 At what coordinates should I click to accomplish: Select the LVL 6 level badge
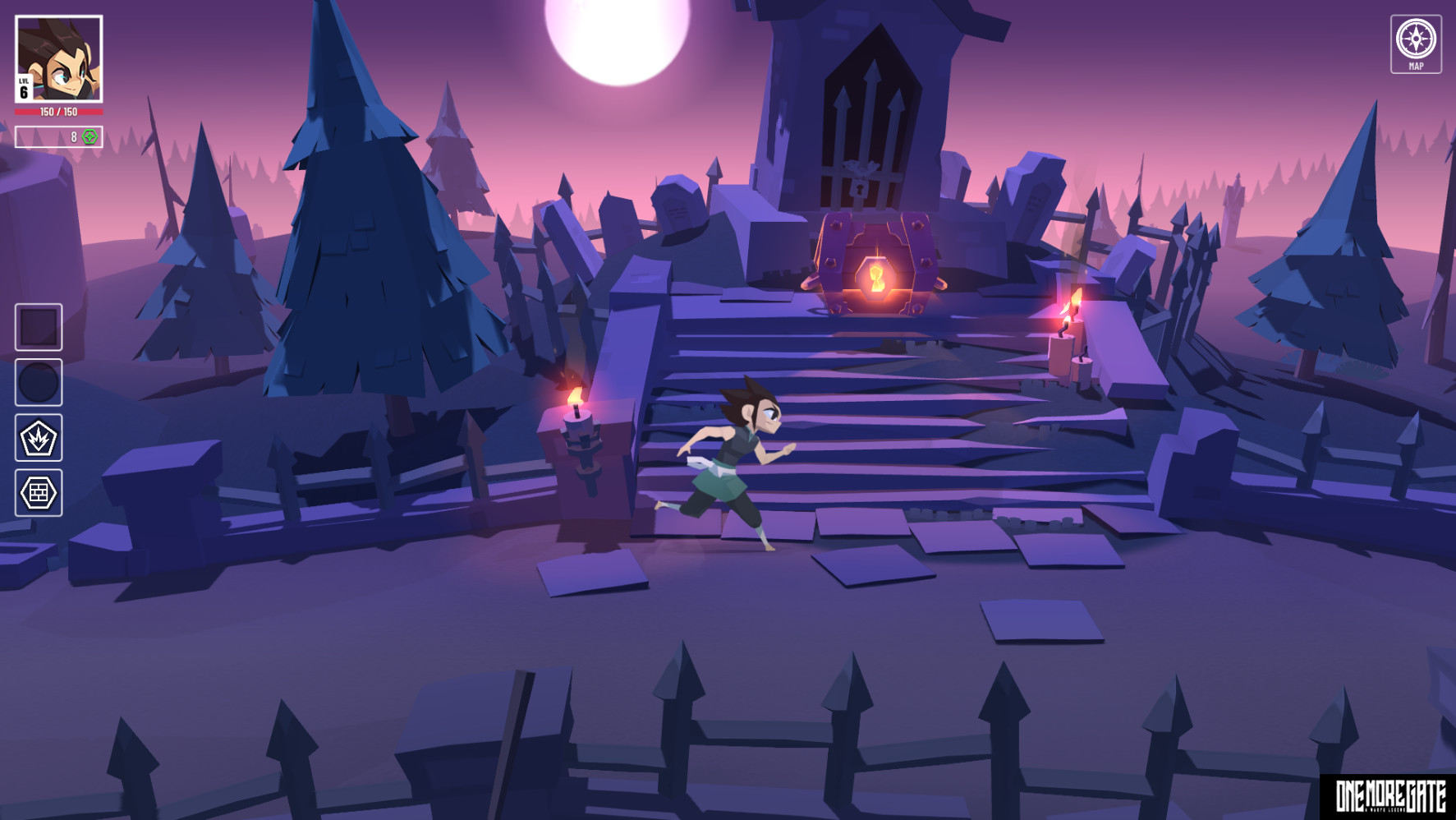click(x=22, y=89)
